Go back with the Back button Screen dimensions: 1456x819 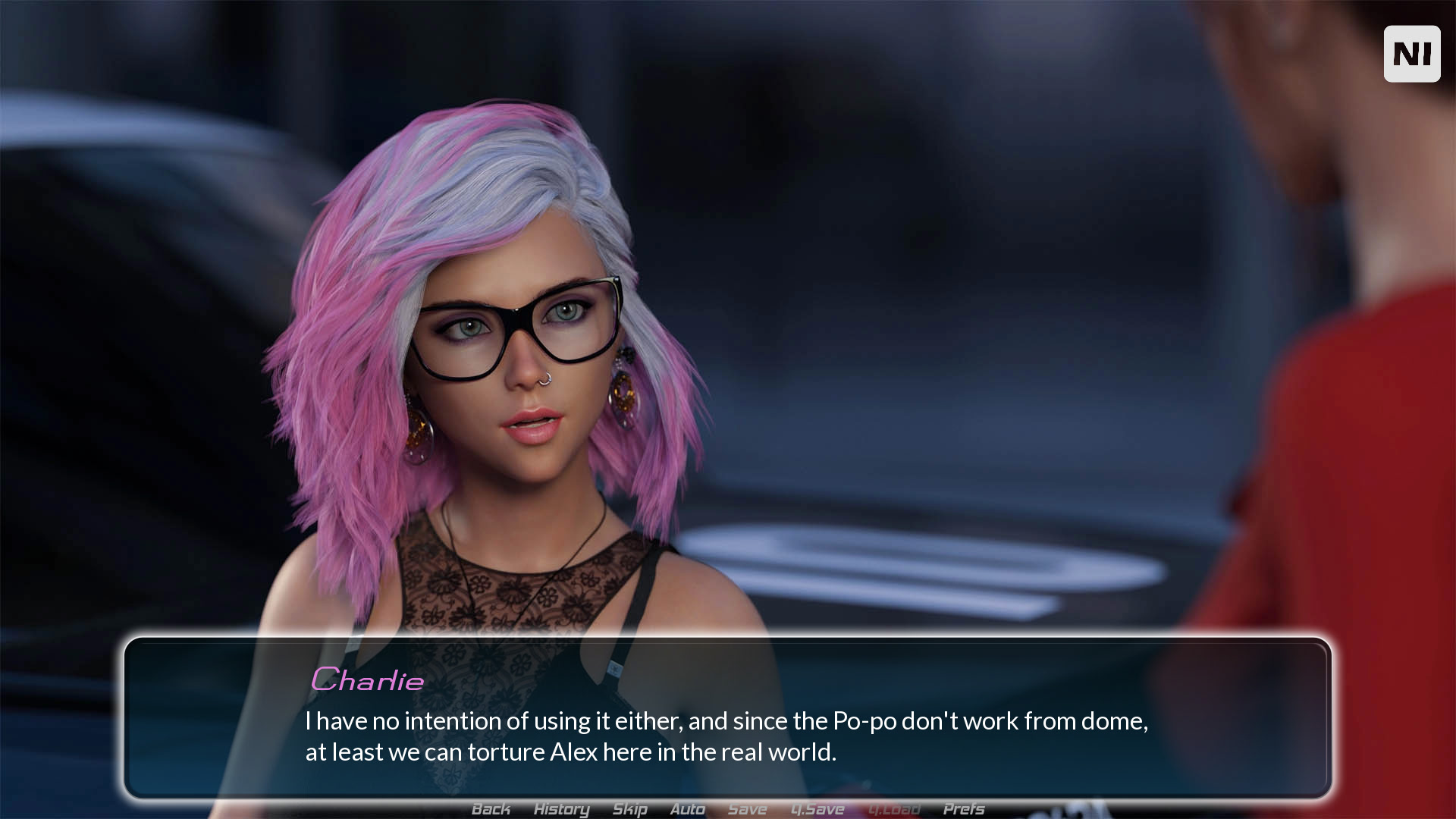[x=491, y=809]
